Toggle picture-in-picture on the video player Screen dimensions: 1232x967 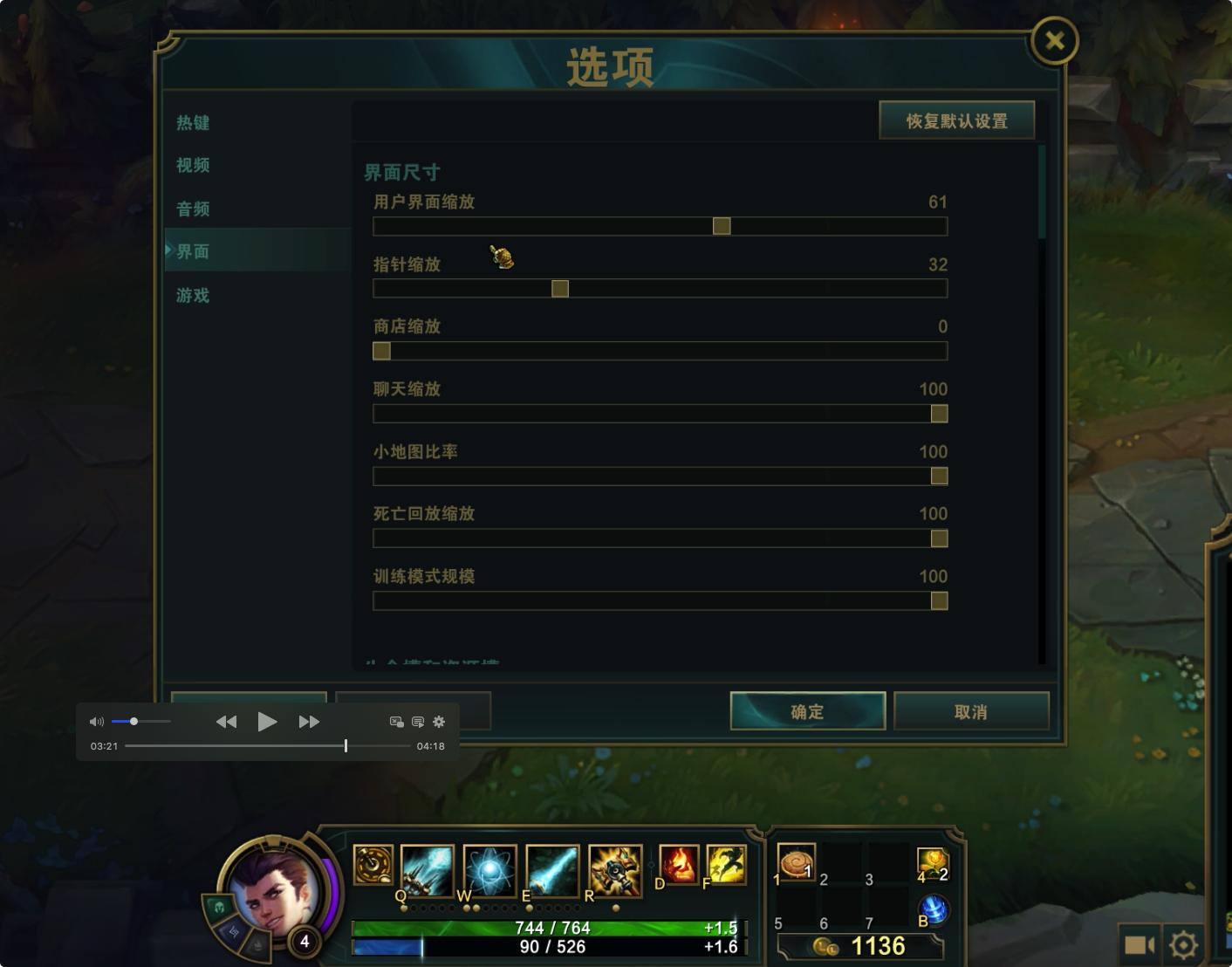click(x=396, y=722)
